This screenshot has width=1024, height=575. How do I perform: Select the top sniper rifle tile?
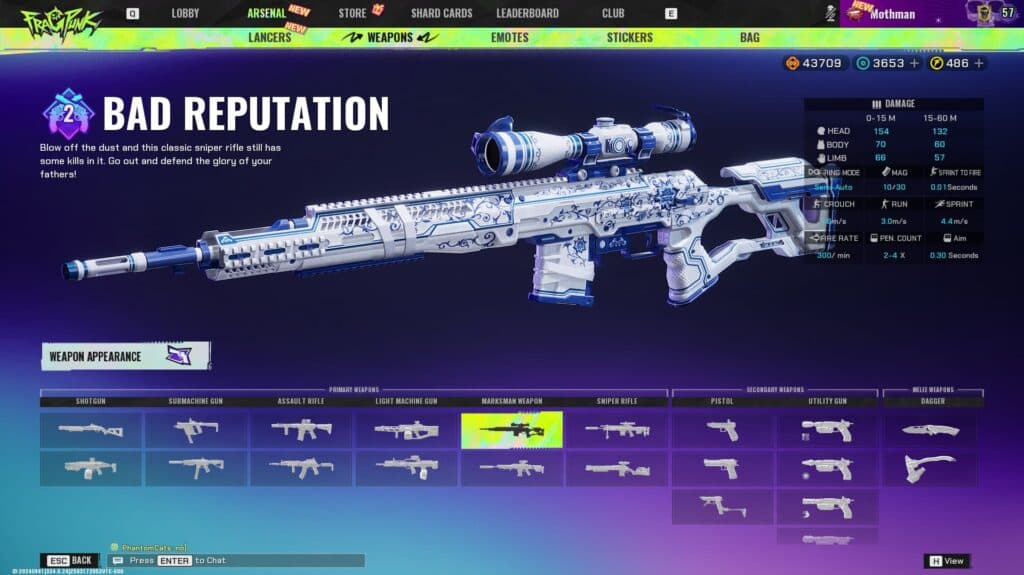(617, 429)
